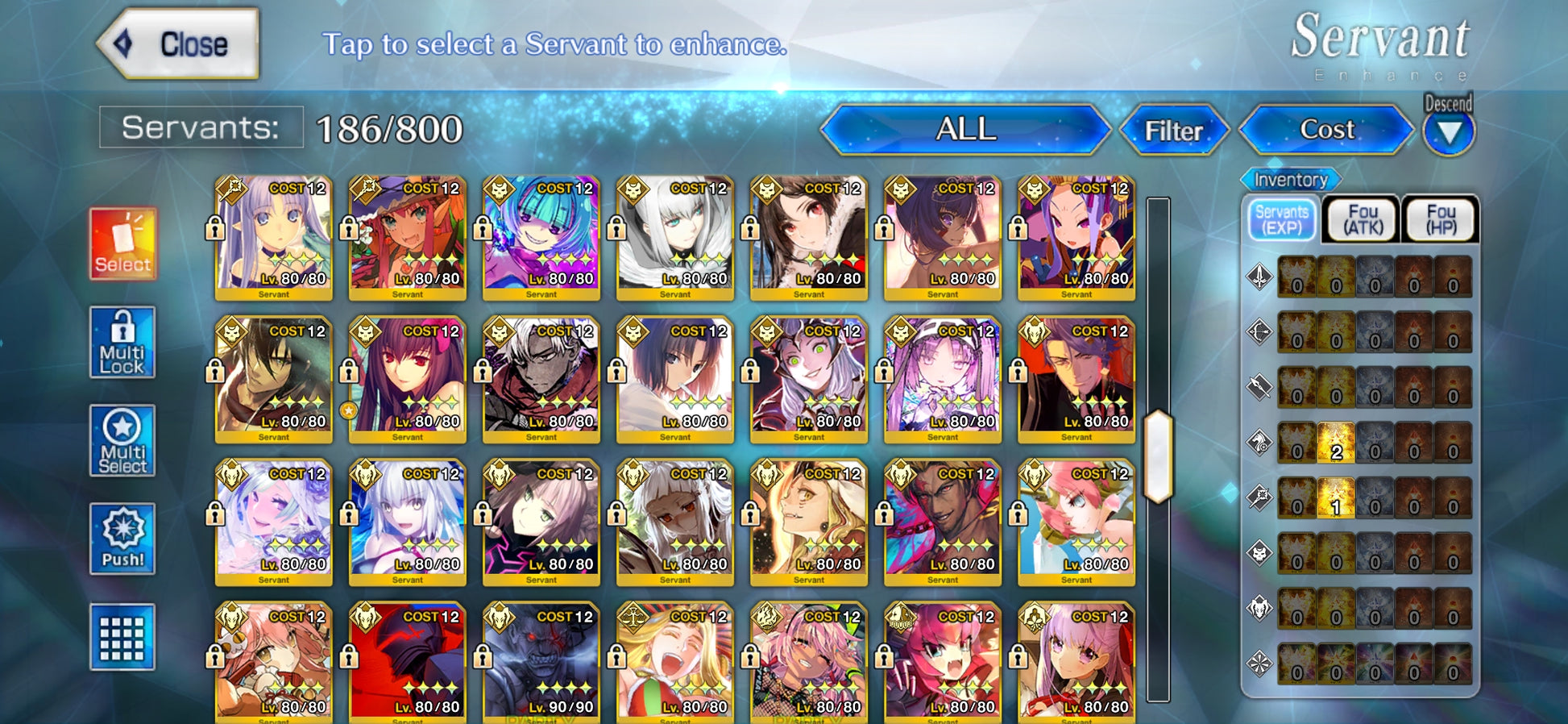Switch to Fou (HP) tab
The image size is (1568, 724).
click(x=1441, y=219)
